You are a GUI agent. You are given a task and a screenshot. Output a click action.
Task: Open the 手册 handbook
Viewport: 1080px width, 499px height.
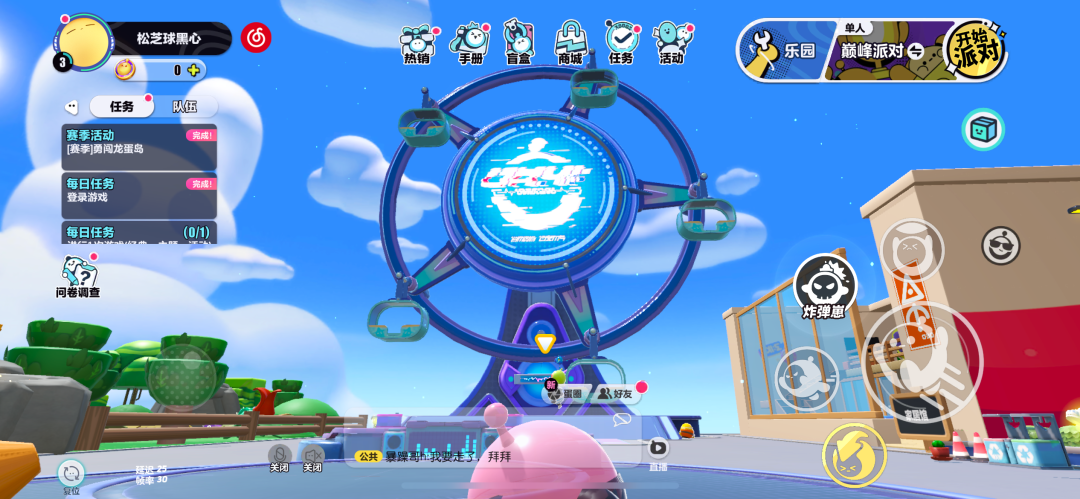pos(470,43)
